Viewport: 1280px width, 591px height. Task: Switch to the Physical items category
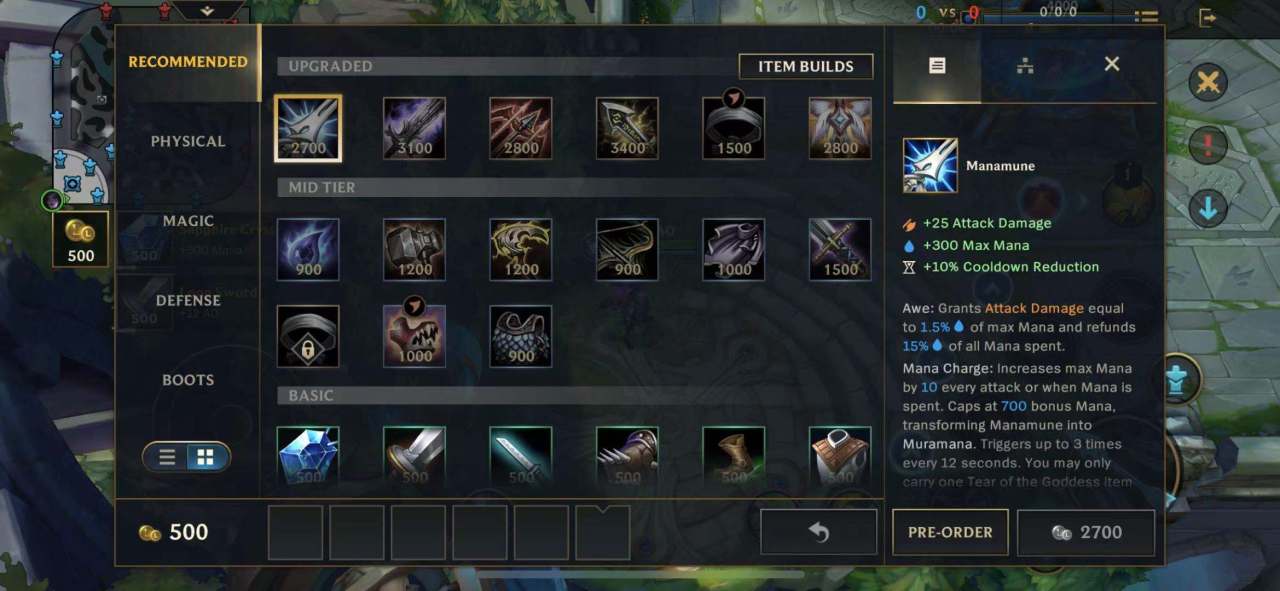[188, 142]
